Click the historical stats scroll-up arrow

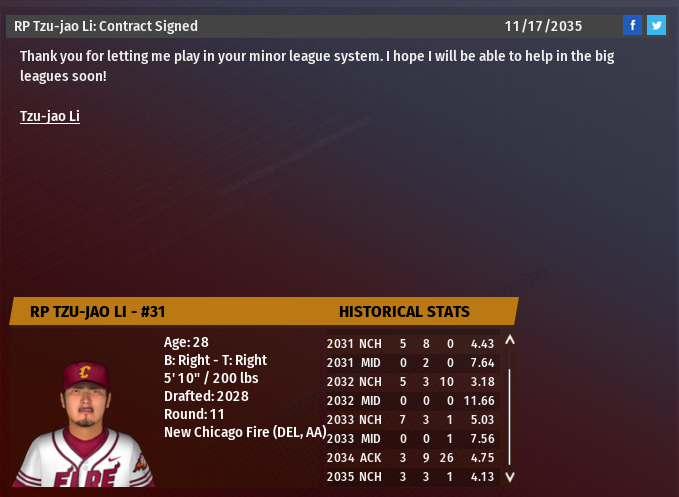[510, 341]
